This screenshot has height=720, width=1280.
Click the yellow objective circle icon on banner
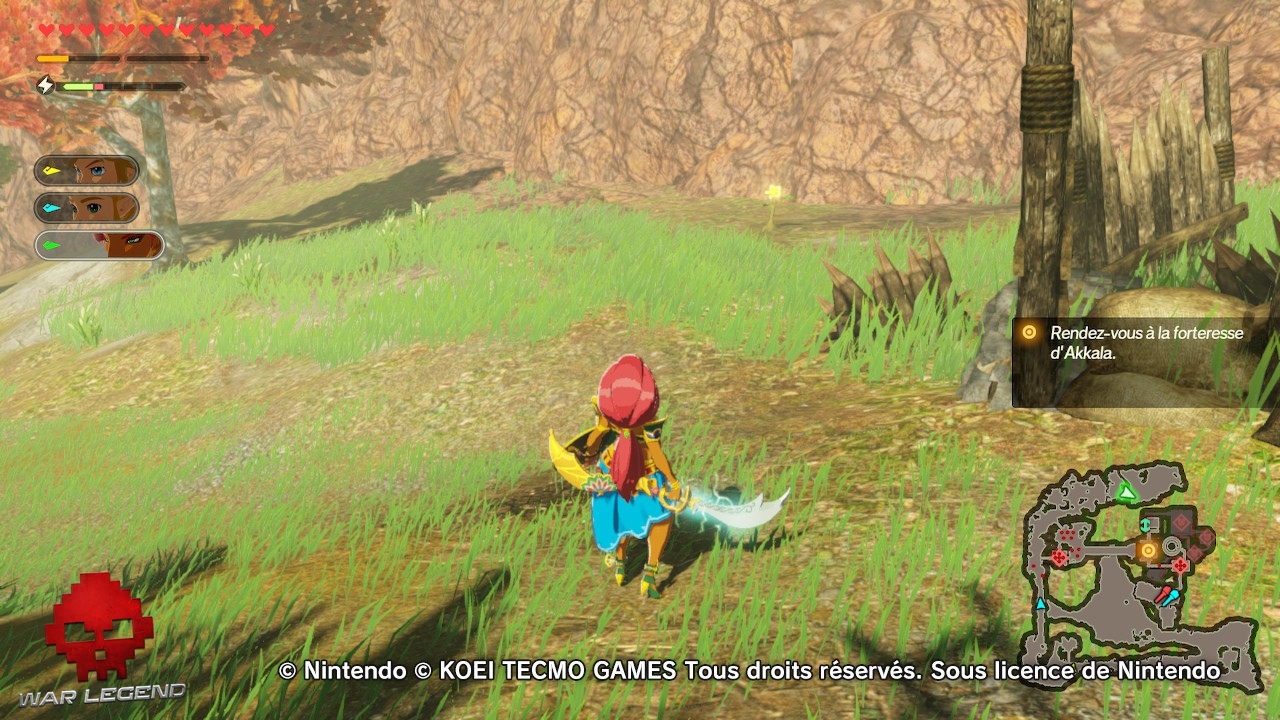tap(1028, 334)
